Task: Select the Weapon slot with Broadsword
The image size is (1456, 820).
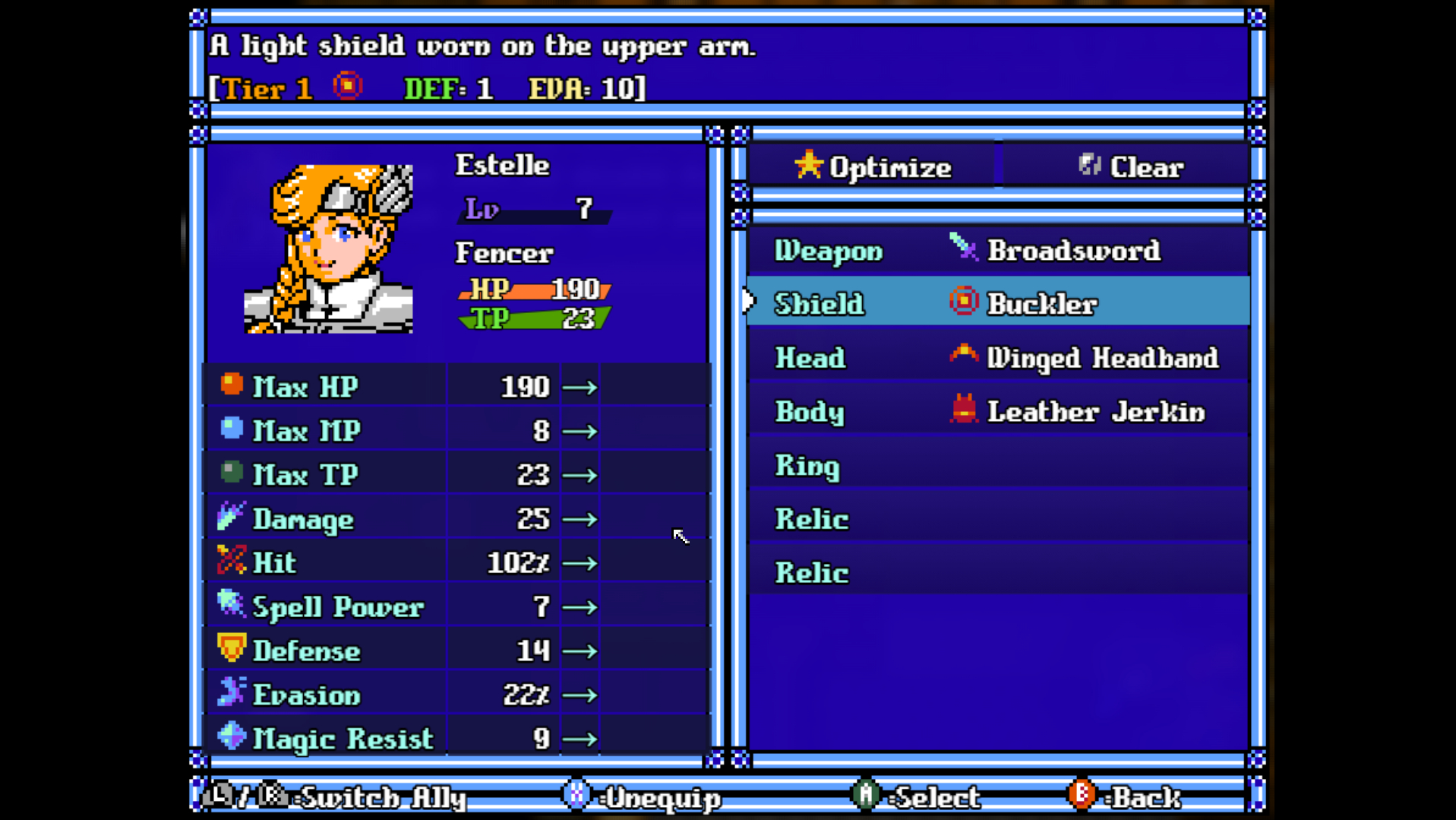Action: point(997,251)
